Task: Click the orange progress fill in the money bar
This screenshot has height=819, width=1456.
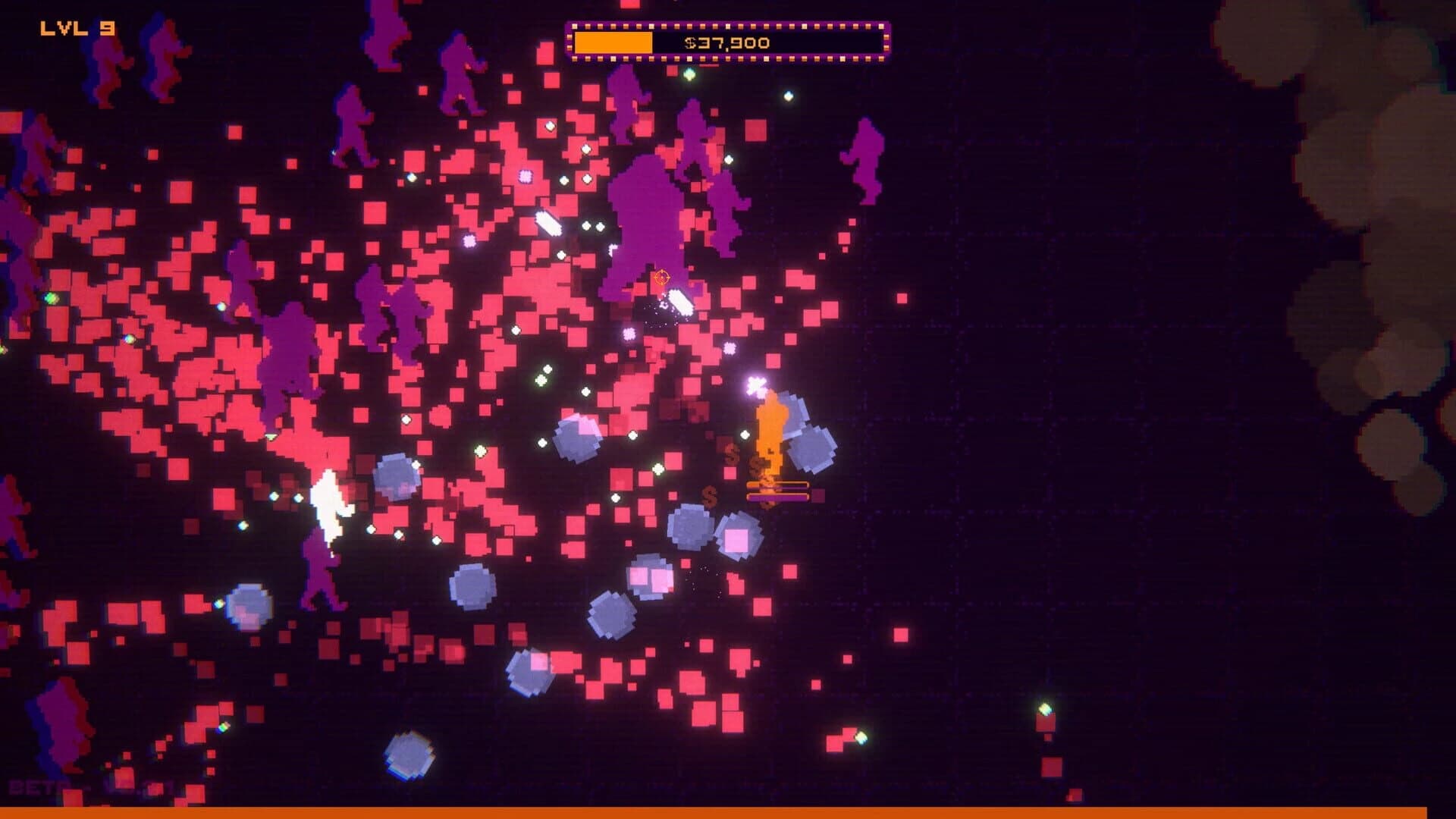Action: tap(614, 43)
